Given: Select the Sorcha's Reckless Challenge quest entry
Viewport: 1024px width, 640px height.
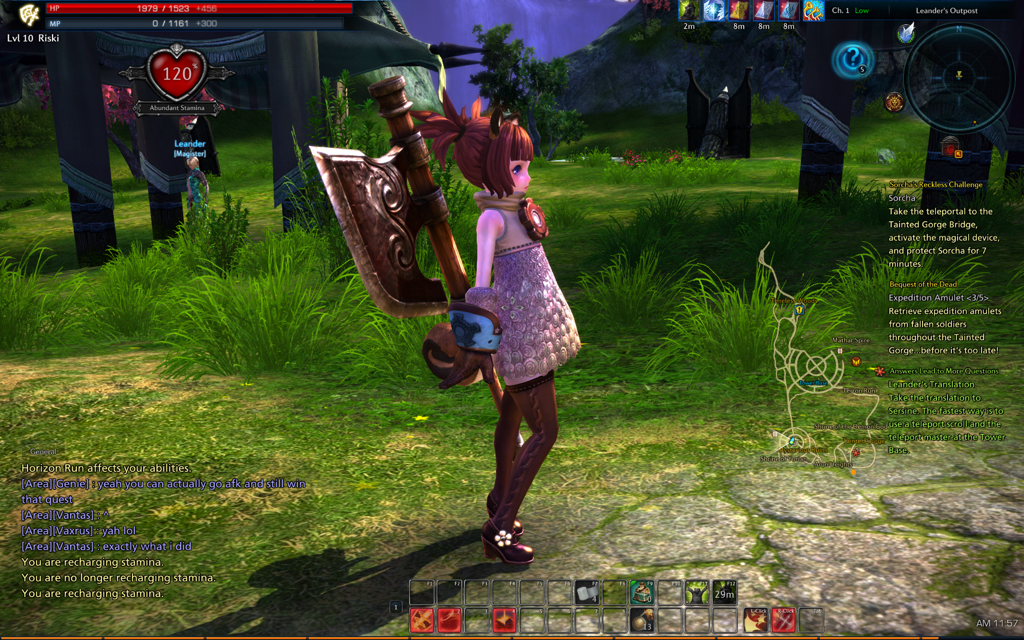Looking at the screenshot, I should pyautogui.click(x=935, y=185).
